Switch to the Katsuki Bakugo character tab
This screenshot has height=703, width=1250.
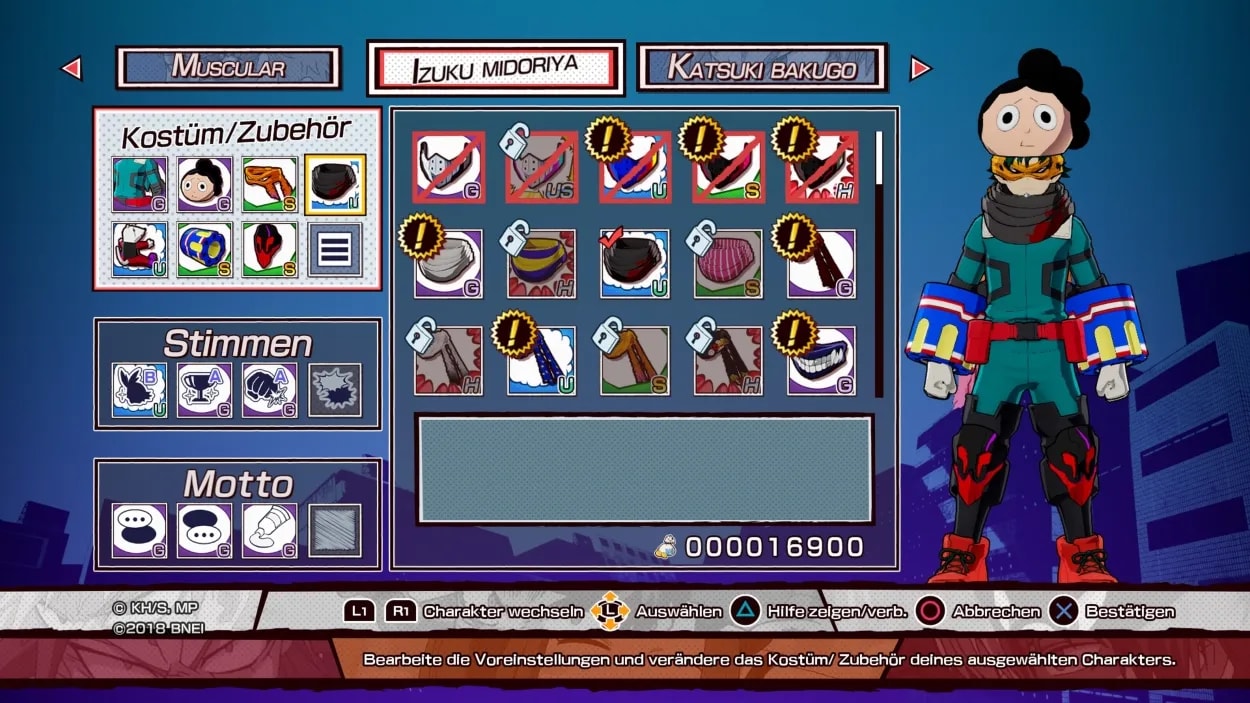(762, 68)
